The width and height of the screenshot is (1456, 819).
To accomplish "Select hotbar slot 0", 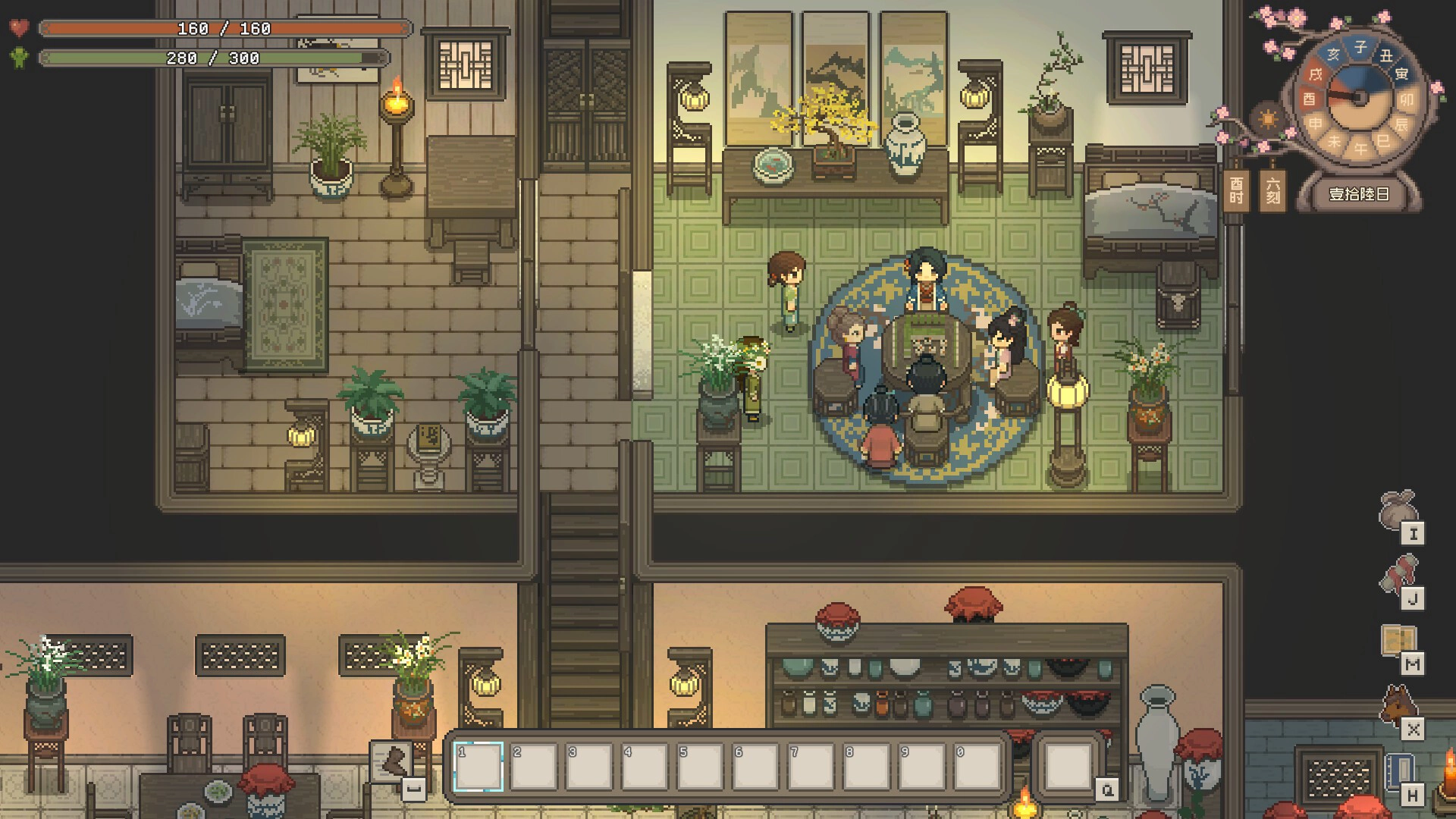I will click(x=977, y=767).
